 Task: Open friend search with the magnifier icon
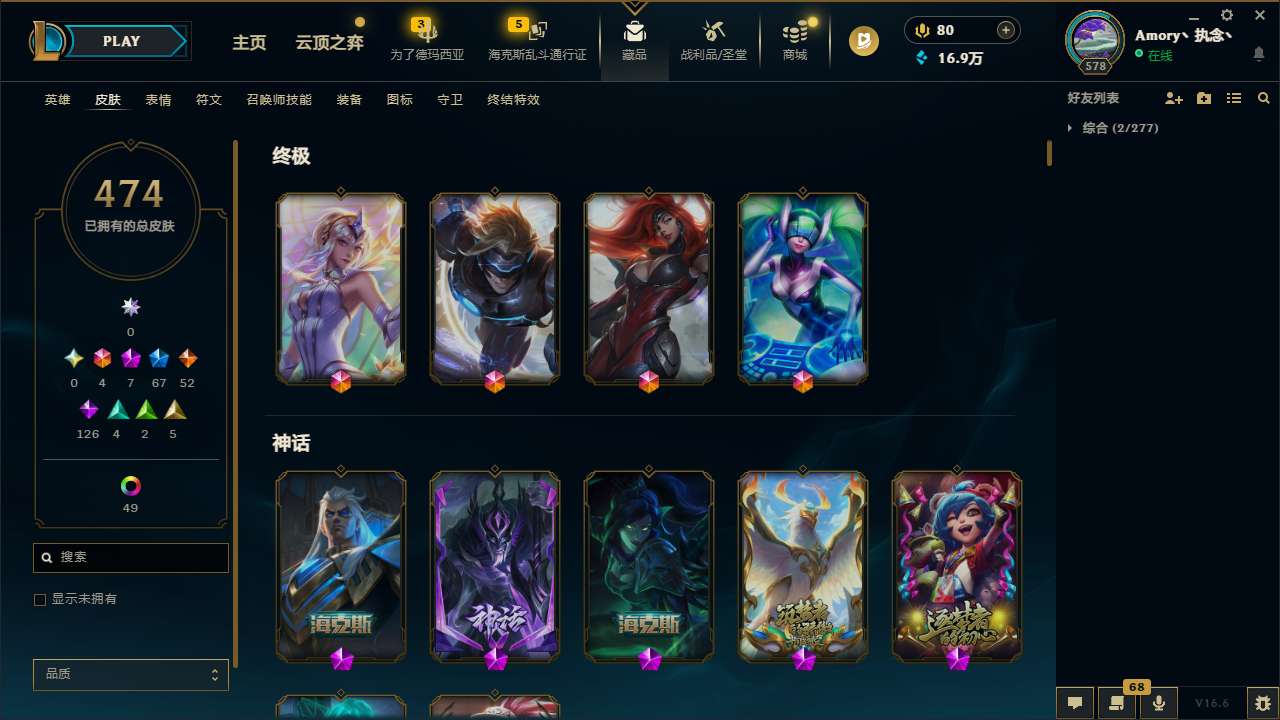click(1264, 98)
